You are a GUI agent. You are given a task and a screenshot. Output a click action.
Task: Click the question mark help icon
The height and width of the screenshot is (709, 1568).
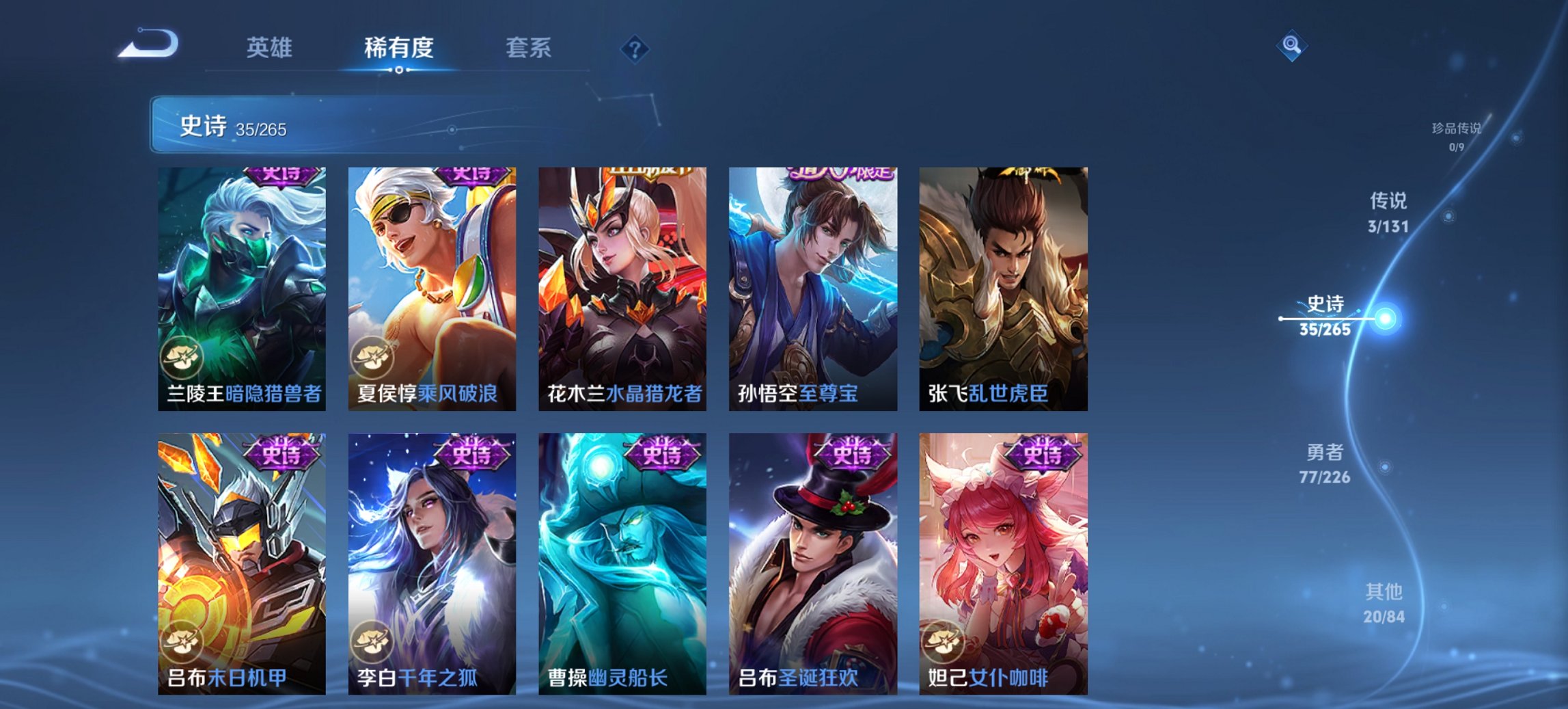click(635, 49)
